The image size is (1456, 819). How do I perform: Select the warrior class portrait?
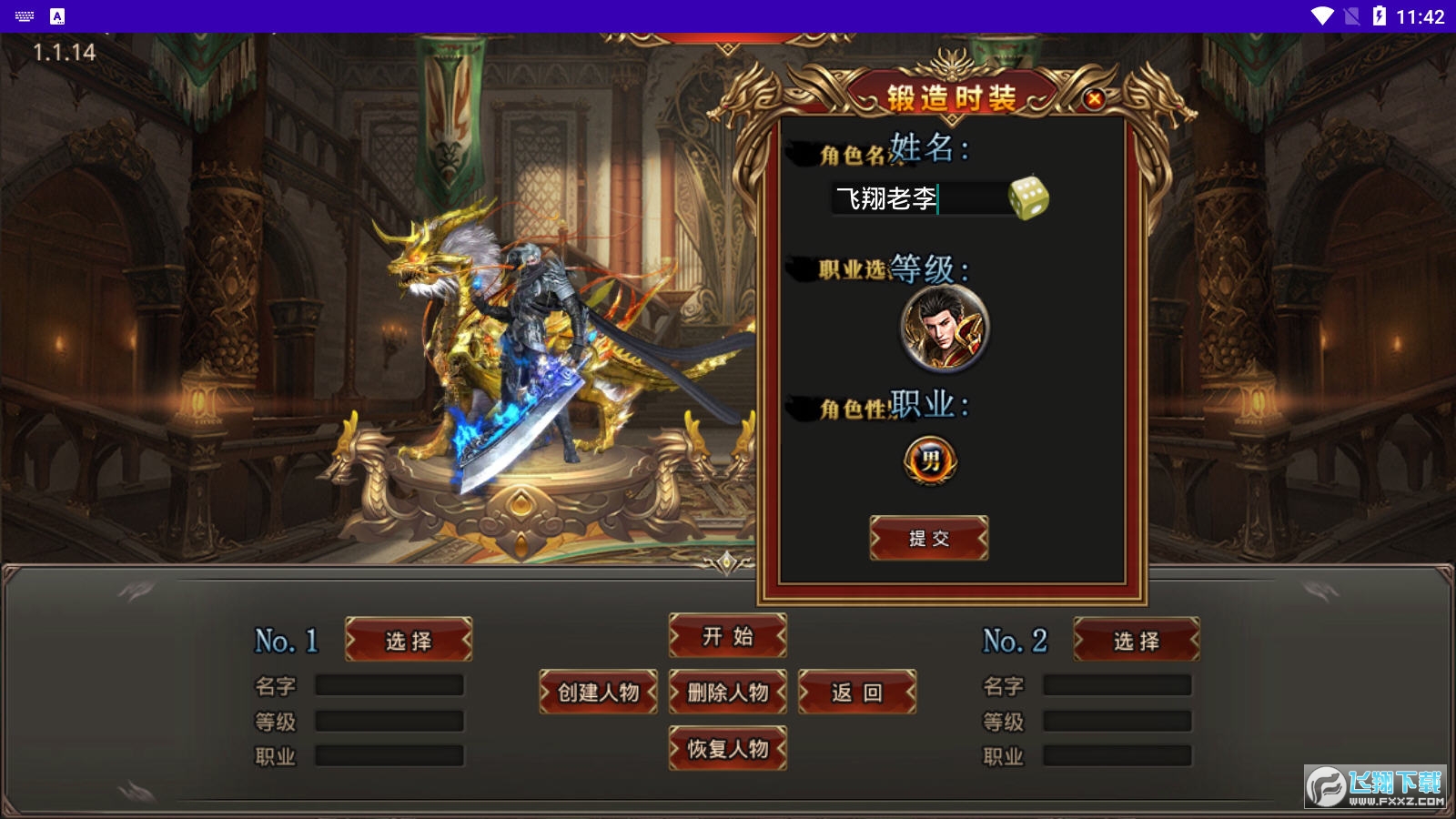click(x=945, y=329)
